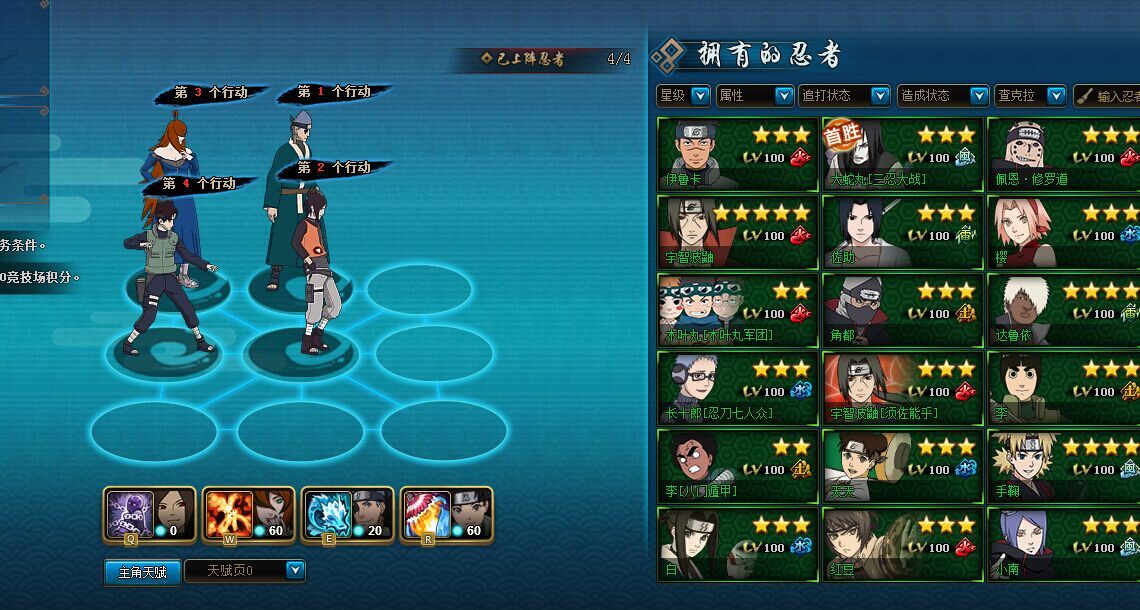Expand the 追打状态 filter dropdown

coord(880,96)
